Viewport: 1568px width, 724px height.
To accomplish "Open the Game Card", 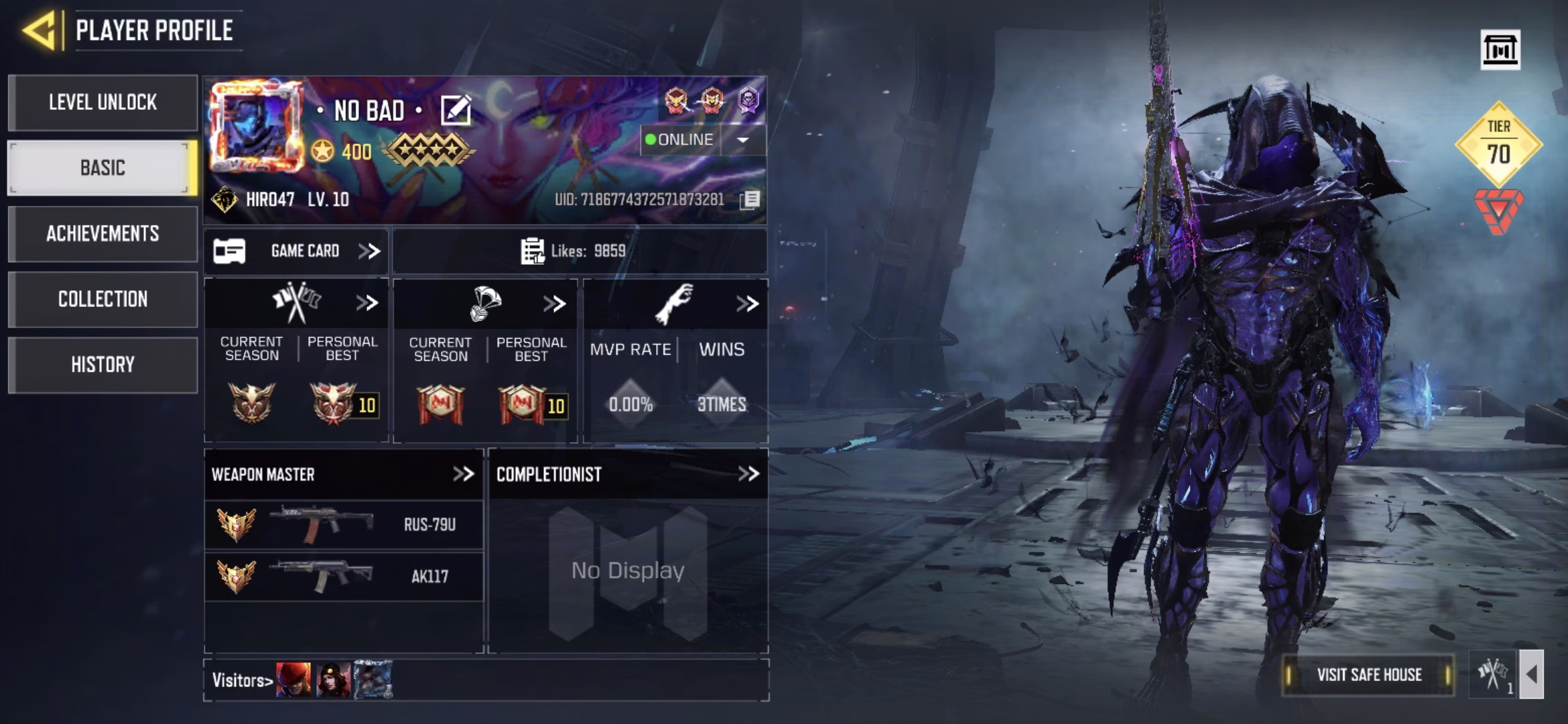I will (x=296, y=251).
